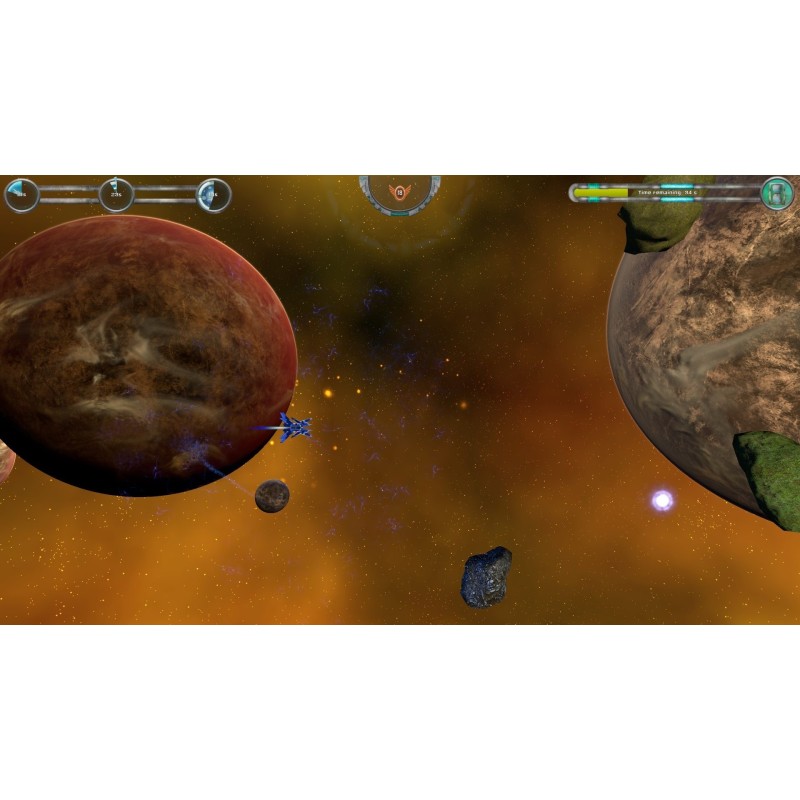Activate the half-filled blue cooldown dial
This screenshot has height=800, width=800.
click(x=213, y=195)
